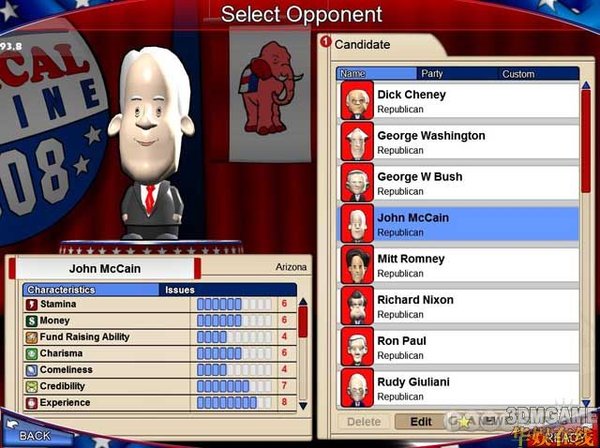The height and width of the screenshot is (448, 600).
Task: Choose George Washington from the candidate list
Action: tap(460, 142)
